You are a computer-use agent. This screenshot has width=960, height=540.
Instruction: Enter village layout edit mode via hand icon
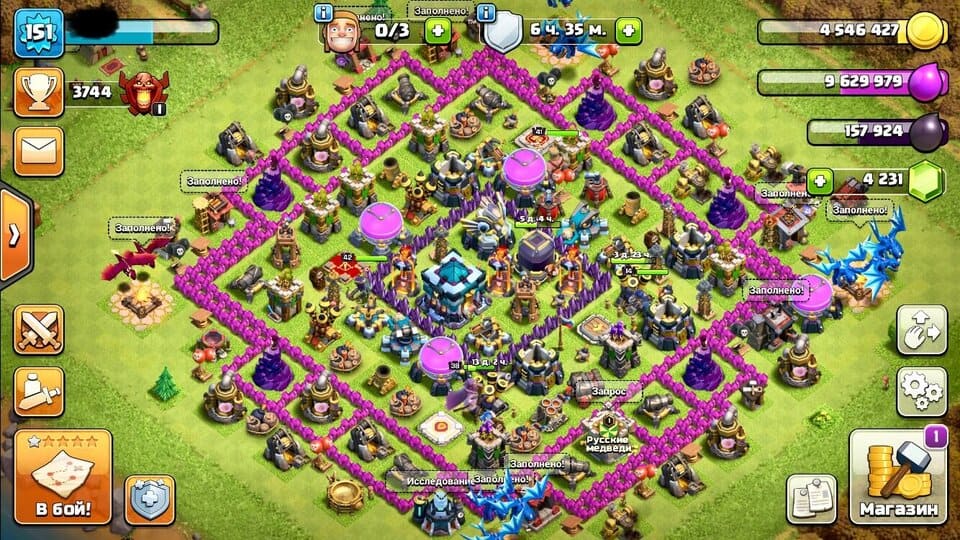[x=921, y=331]
